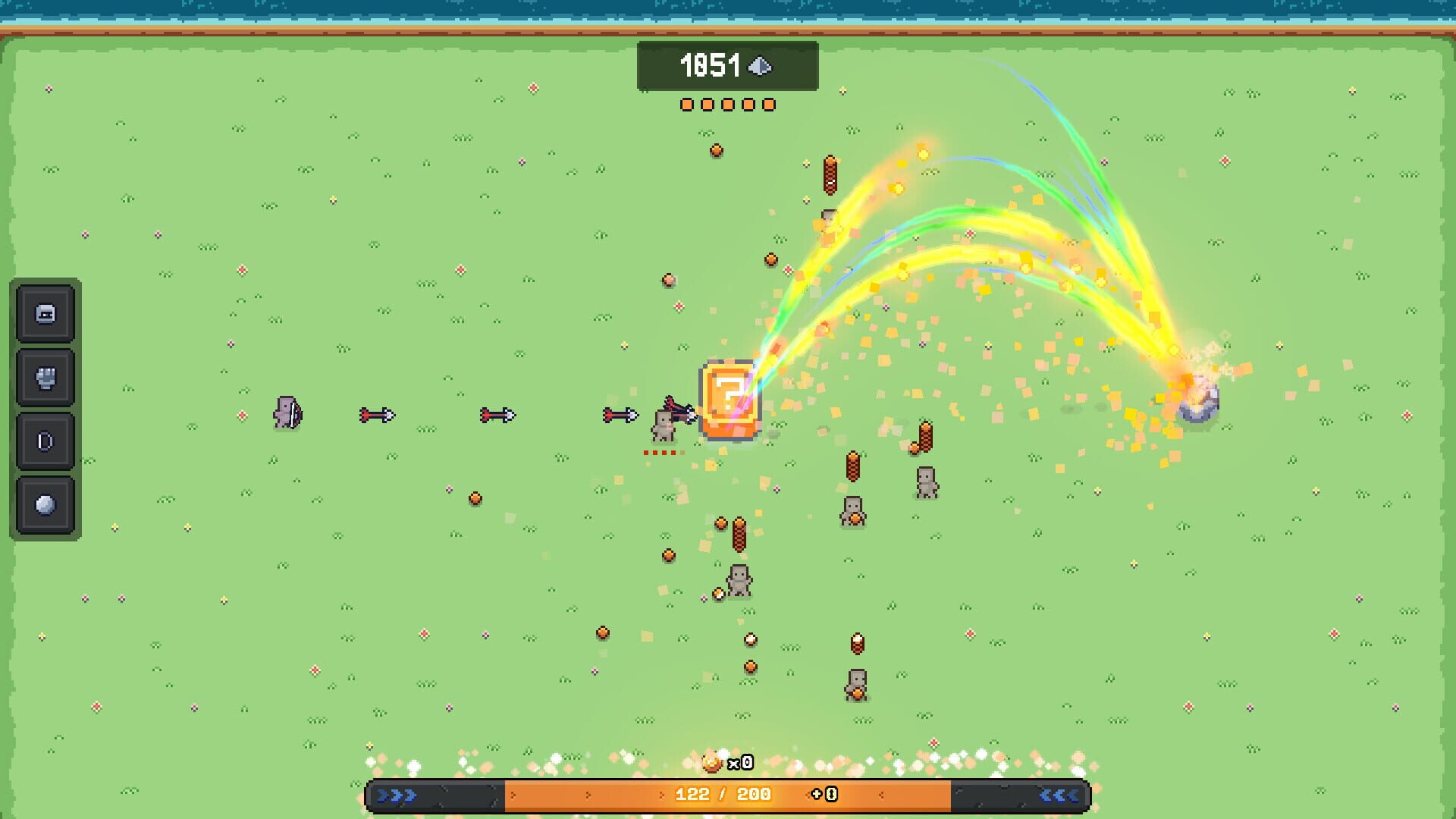The width and height of the screenshot is (1456, 819).
Task: Toggle the middle orange slot indicator
Action: click(x=729, y=104)
